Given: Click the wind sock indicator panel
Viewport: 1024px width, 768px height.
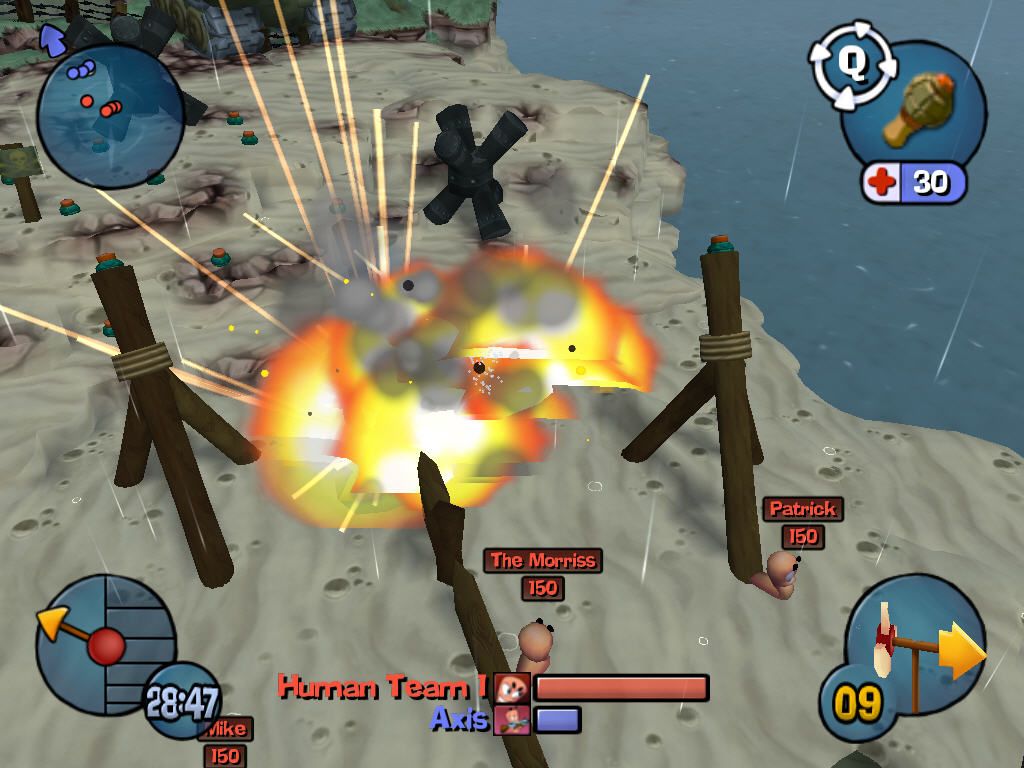Looking at the screenshot, I should [913, 642].
